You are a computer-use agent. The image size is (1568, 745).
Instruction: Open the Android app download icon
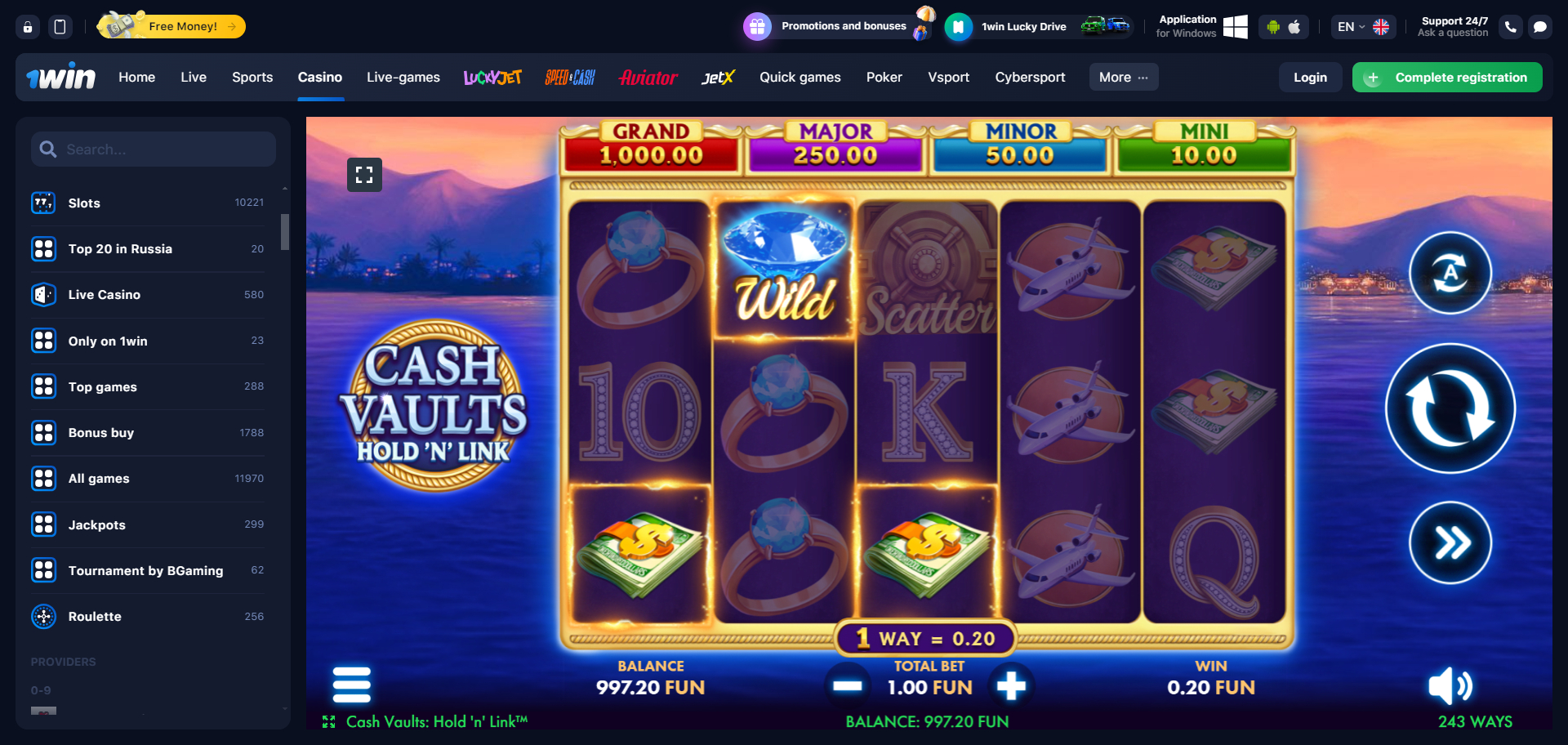[x=1274, y=26]
